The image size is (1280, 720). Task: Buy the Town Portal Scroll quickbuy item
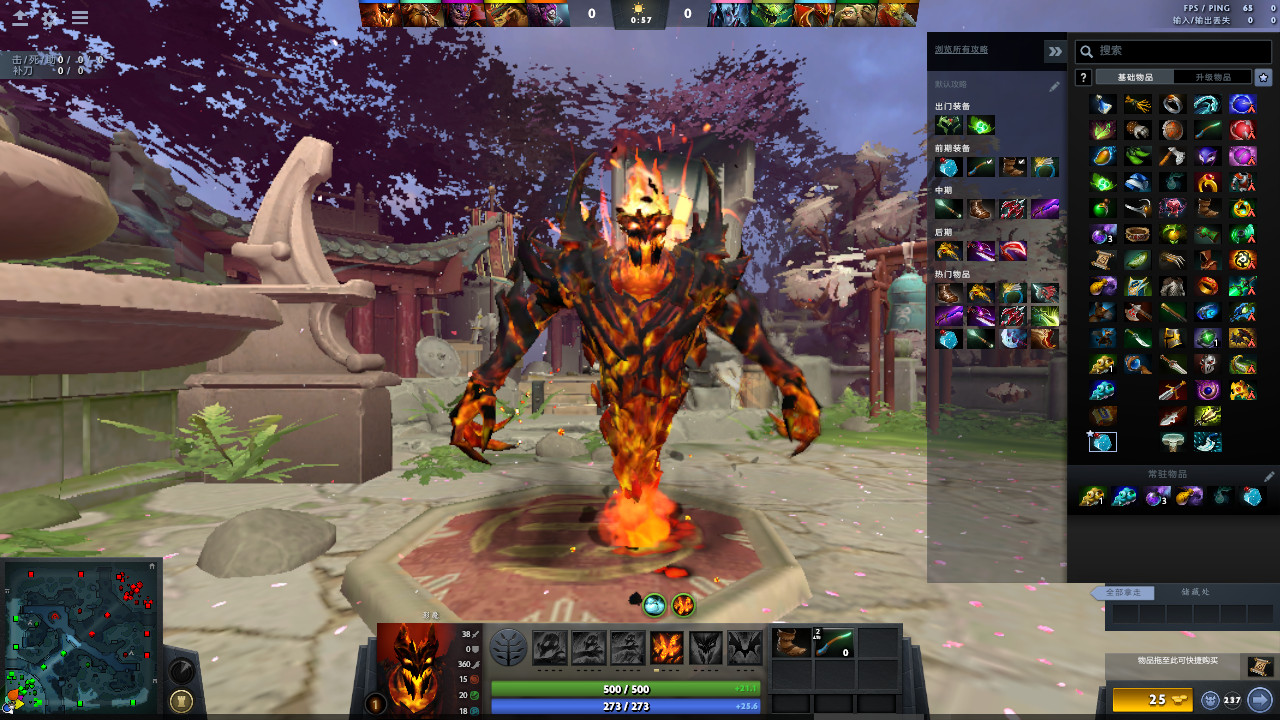pyautogui.click(x=1257, y=666)
